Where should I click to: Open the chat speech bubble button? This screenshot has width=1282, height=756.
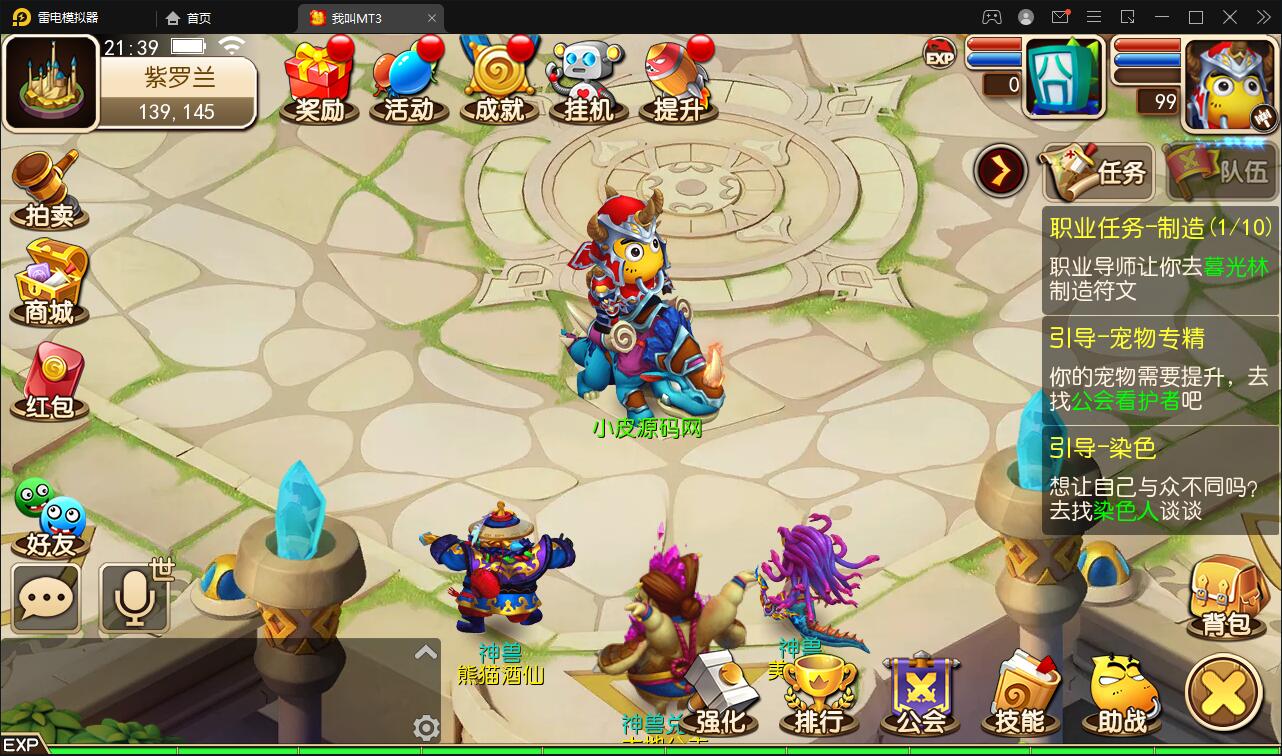[47, 598]
